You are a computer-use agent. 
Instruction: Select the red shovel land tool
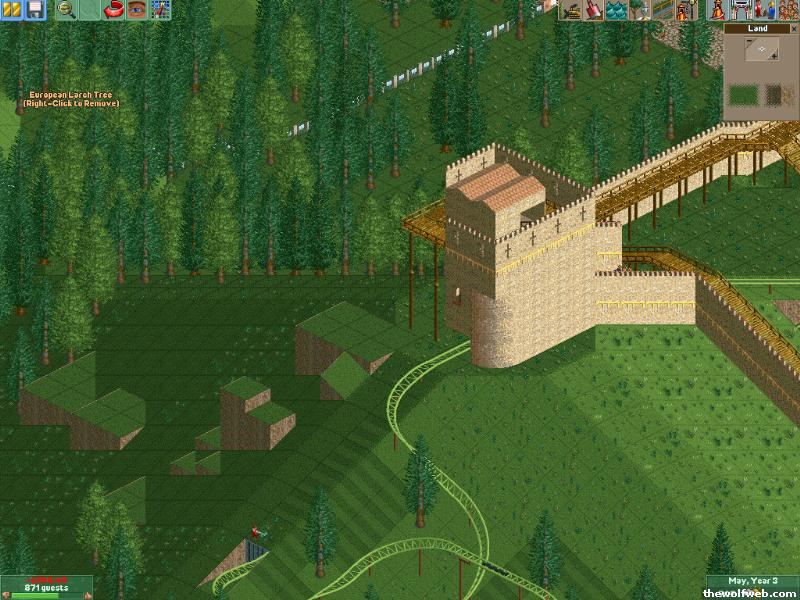click(x=594, y=10)
